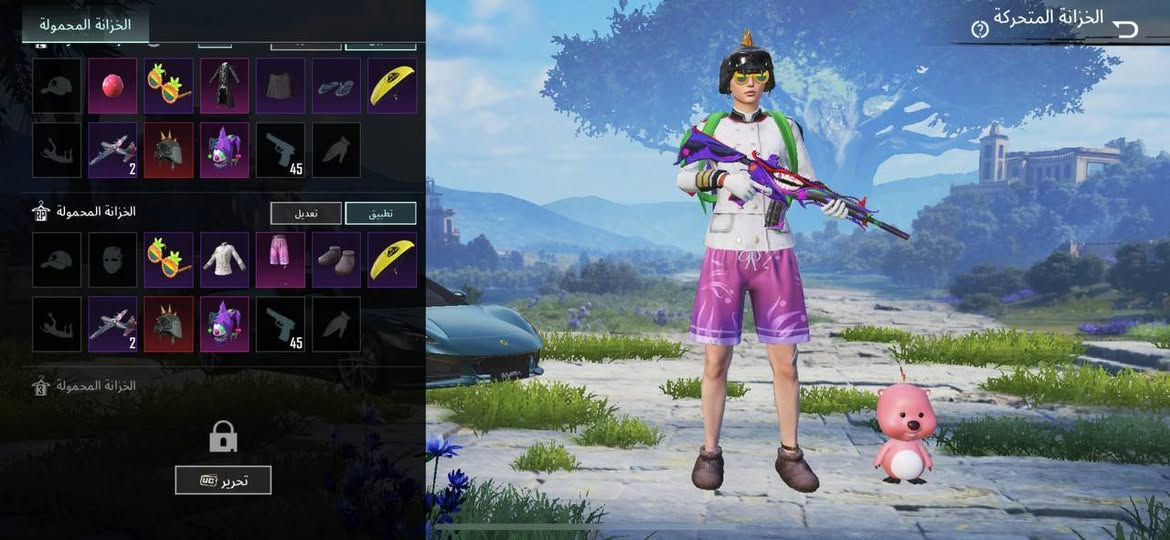Choose the pink shorts slot

(x=280, y=260)
